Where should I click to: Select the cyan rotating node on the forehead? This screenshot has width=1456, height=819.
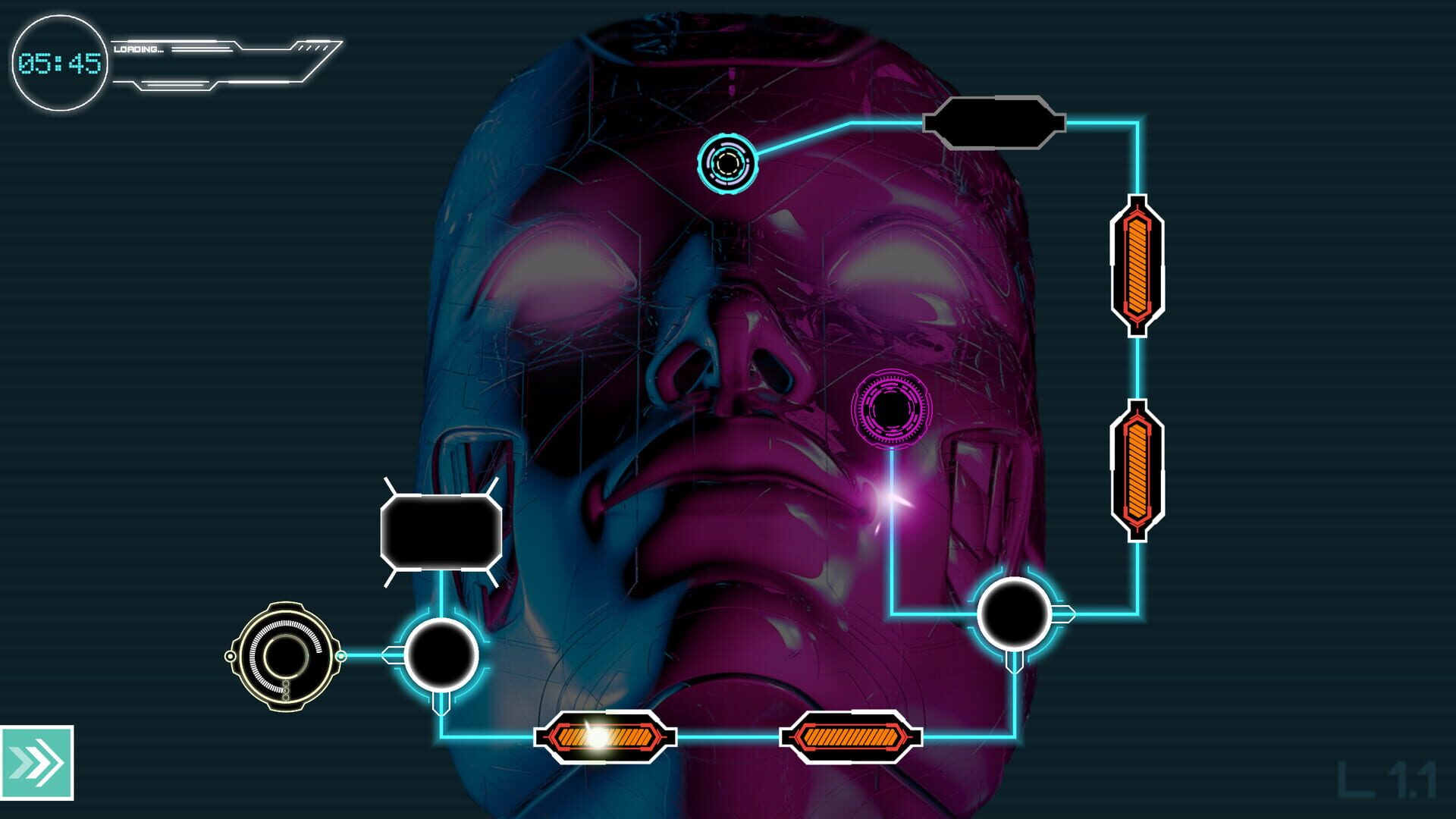(728, 163)
